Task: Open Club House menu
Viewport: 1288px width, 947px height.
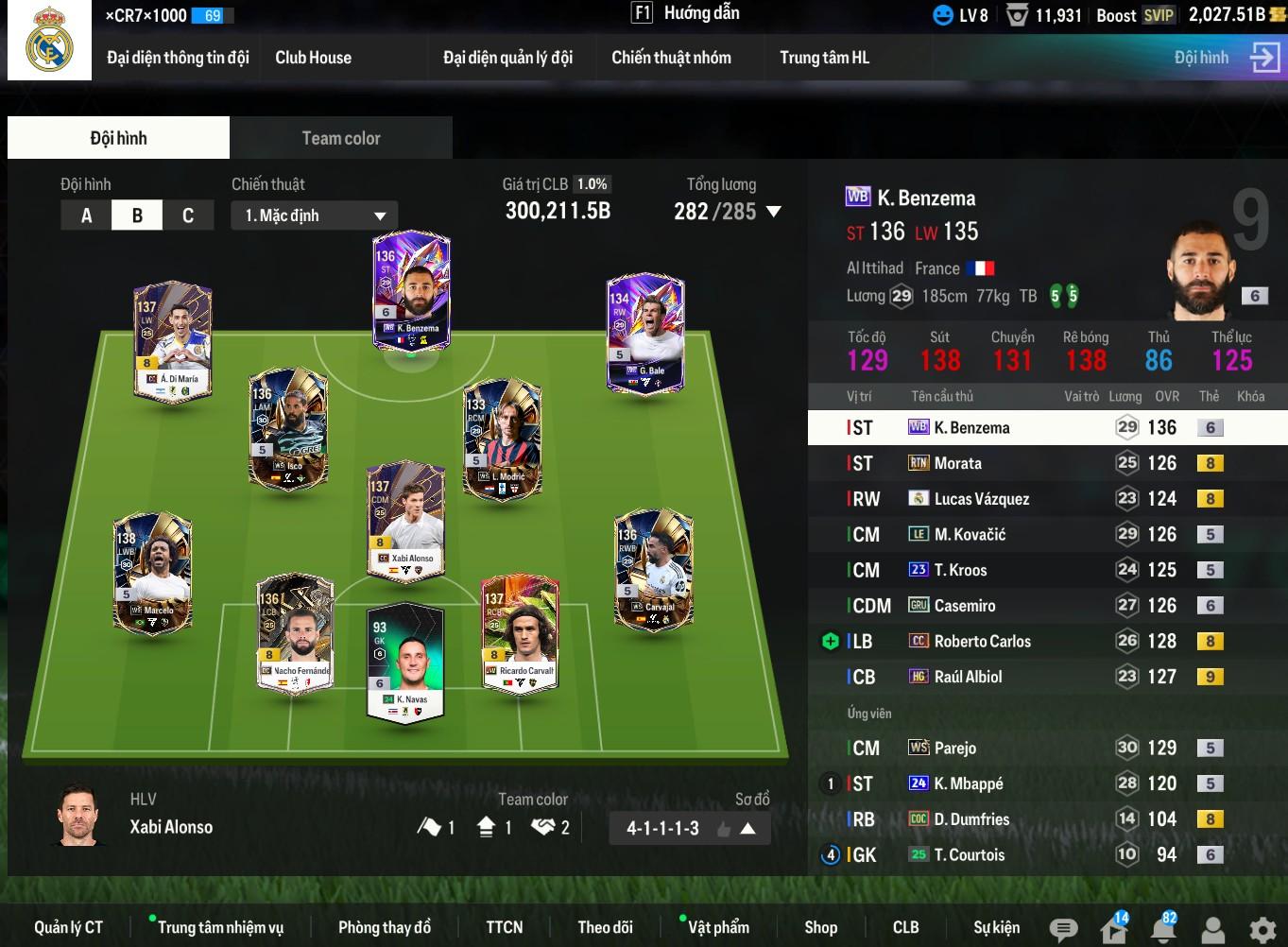Action: pos(313,58)
